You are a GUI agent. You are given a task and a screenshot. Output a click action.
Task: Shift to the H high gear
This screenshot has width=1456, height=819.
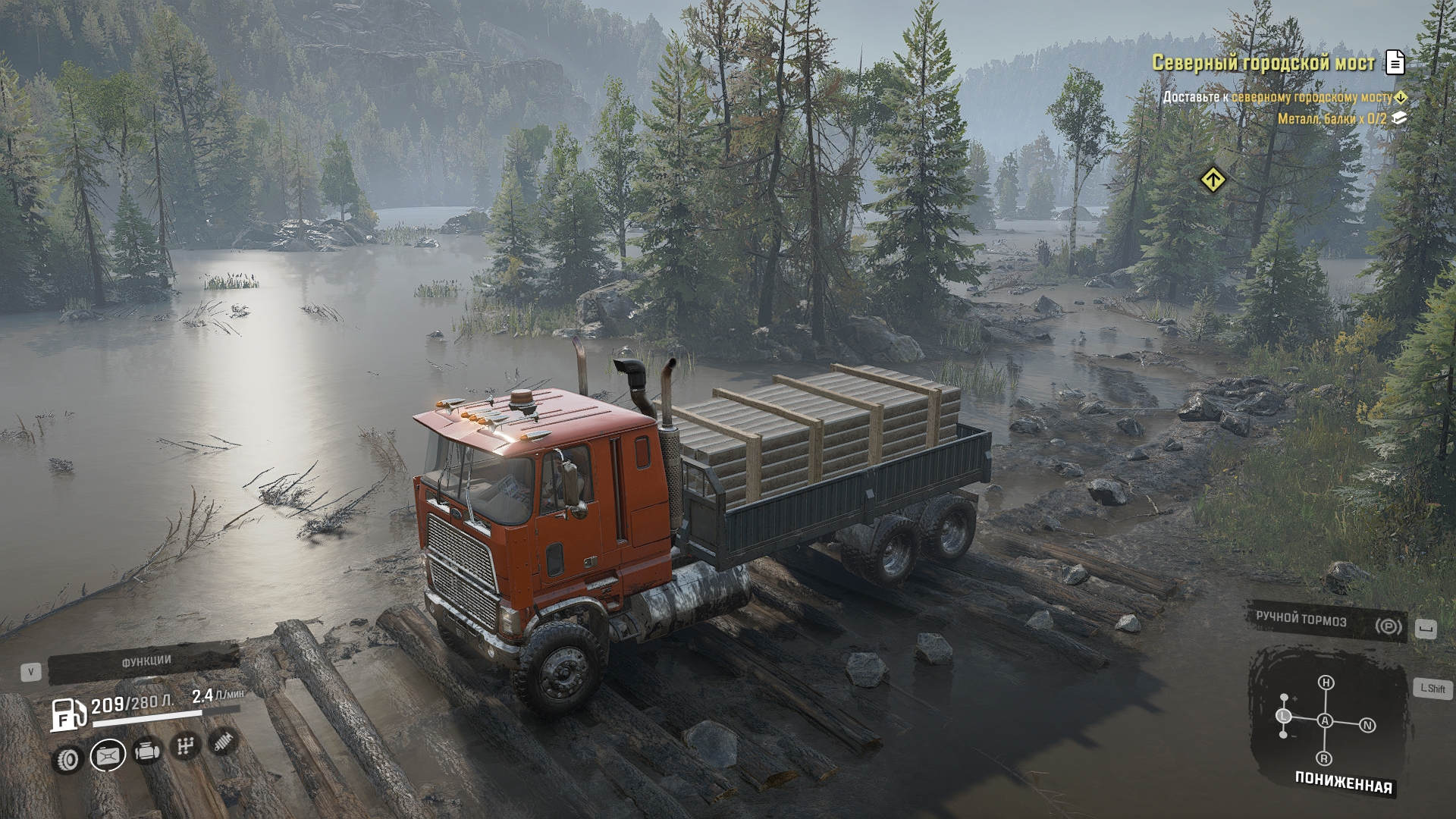[x=1326, y=683]
